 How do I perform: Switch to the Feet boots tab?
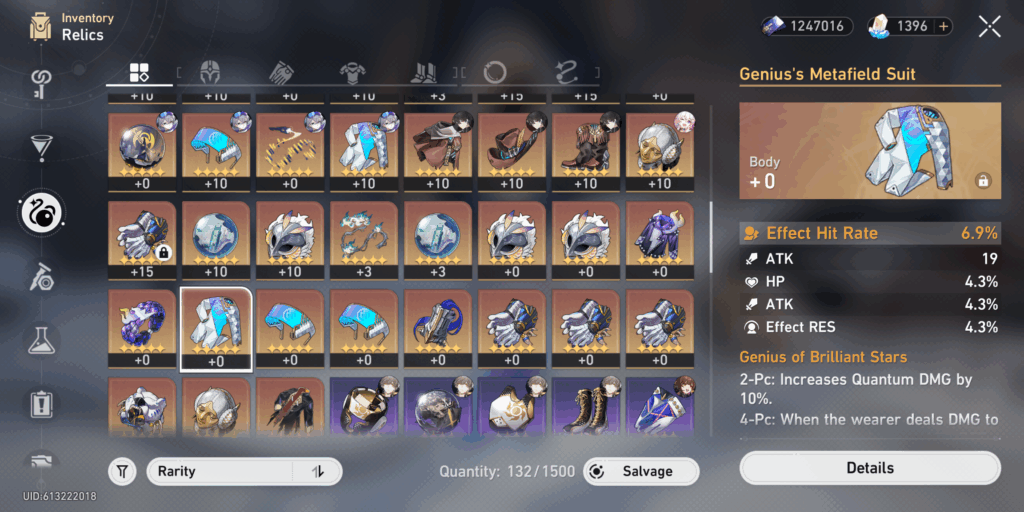[x=423, y=72]
